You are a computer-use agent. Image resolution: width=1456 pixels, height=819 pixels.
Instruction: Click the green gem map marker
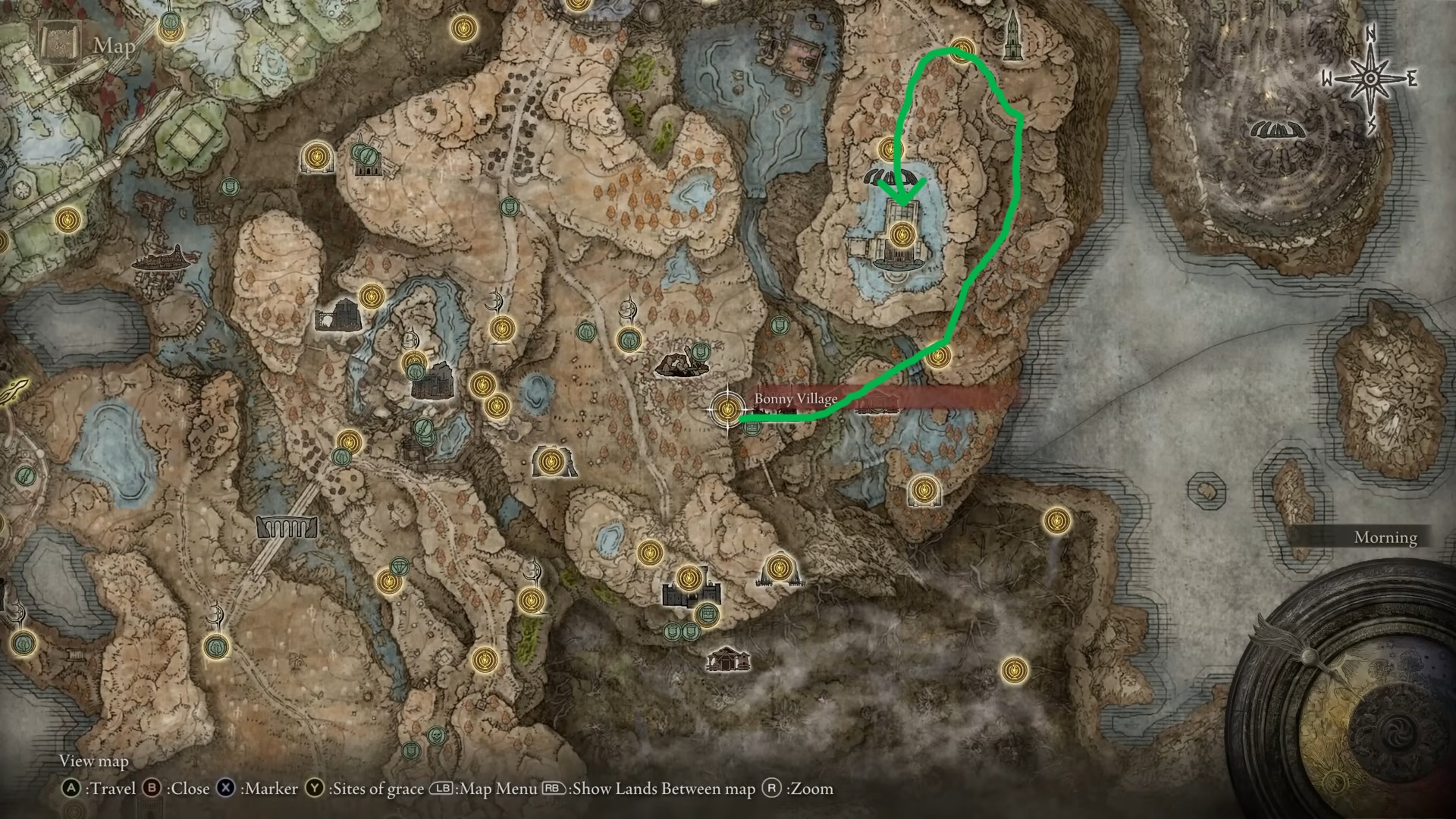click(x=400, y=566)
